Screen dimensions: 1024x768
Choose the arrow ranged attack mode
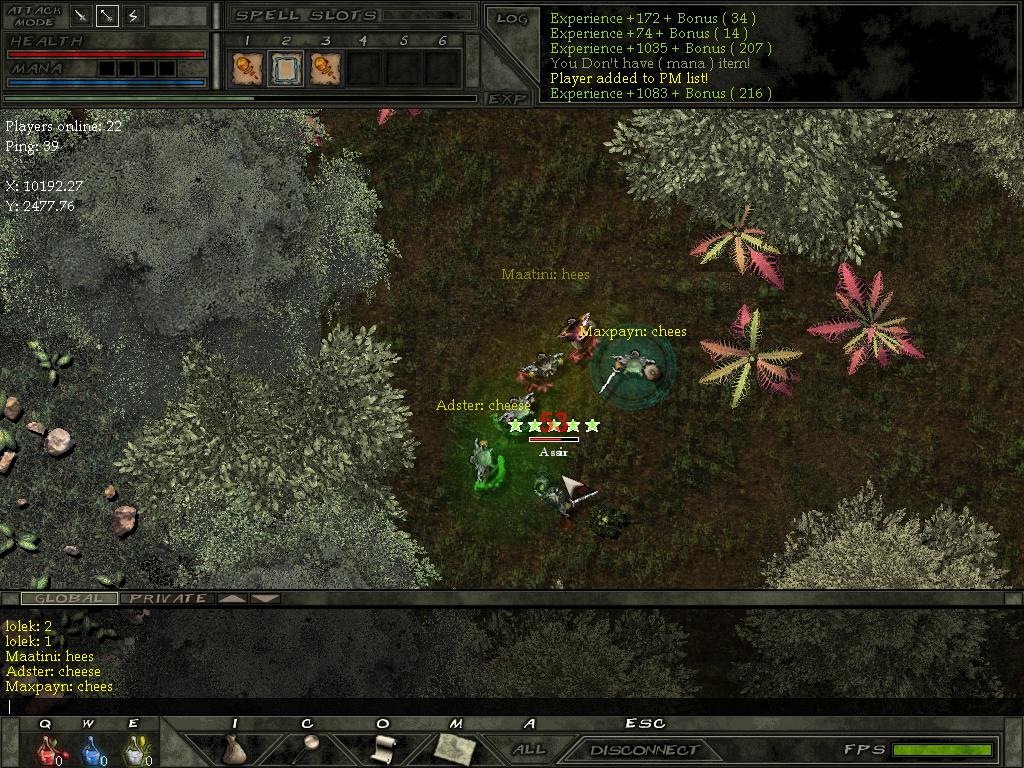click(x=107, y=16)
